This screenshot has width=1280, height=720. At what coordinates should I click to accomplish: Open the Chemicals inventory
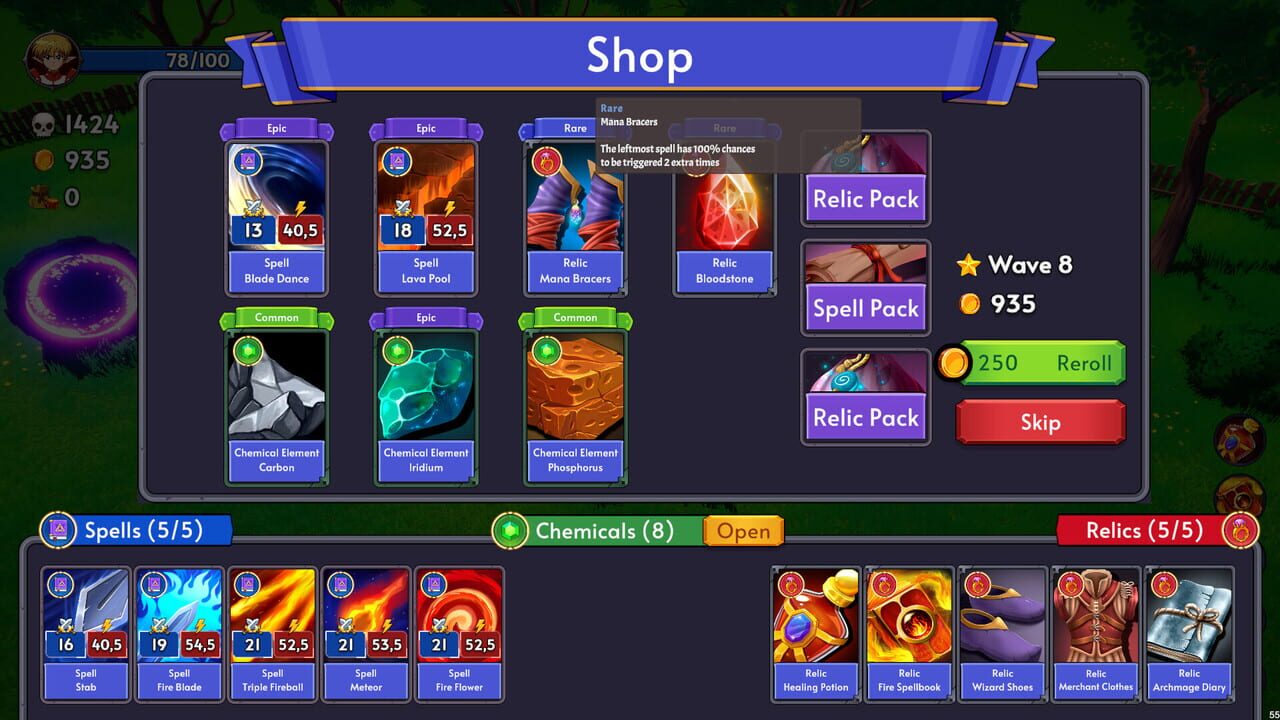[x=744, y=531]
